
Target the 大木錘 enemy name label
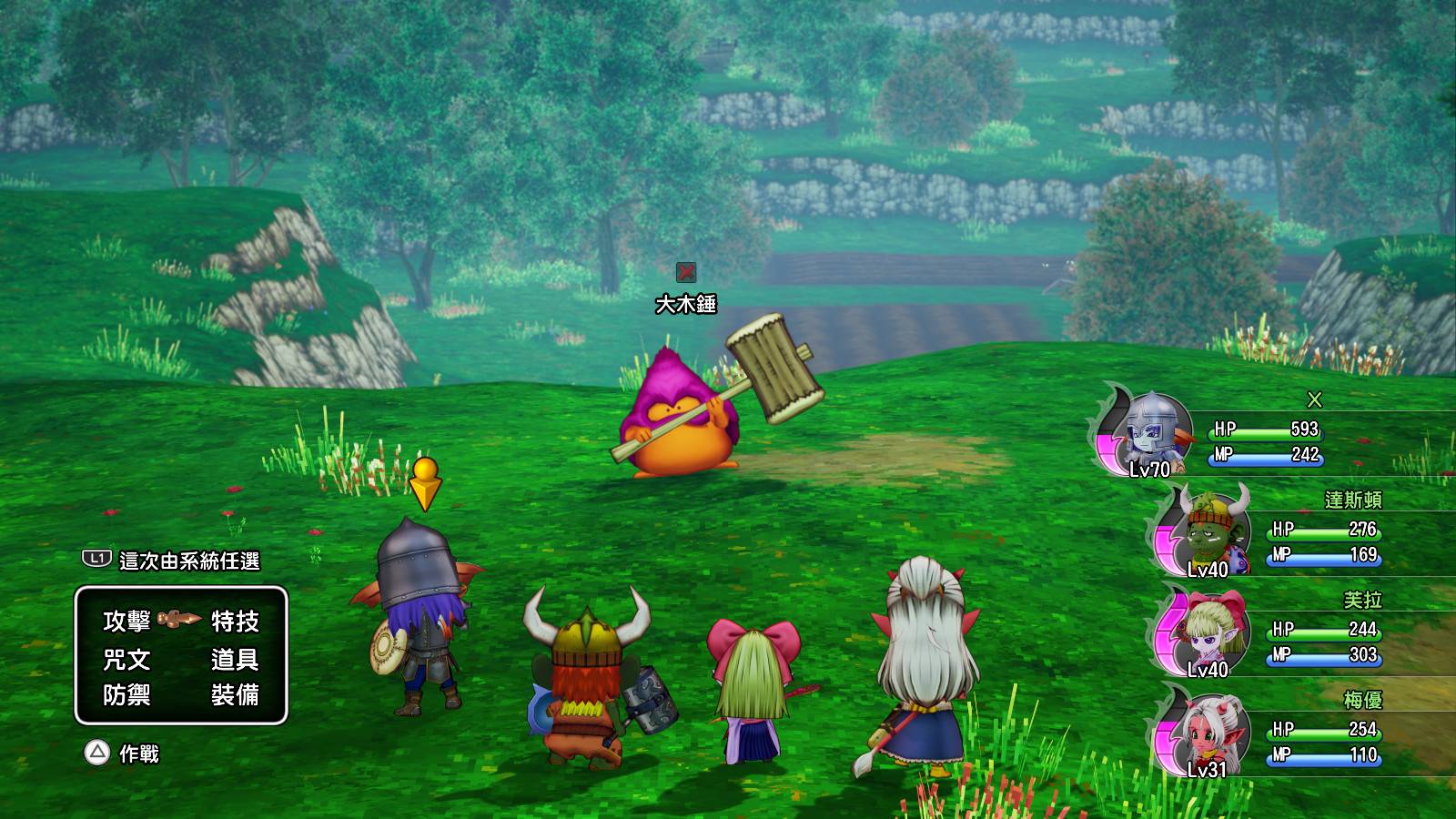click(x=686, y=304)
